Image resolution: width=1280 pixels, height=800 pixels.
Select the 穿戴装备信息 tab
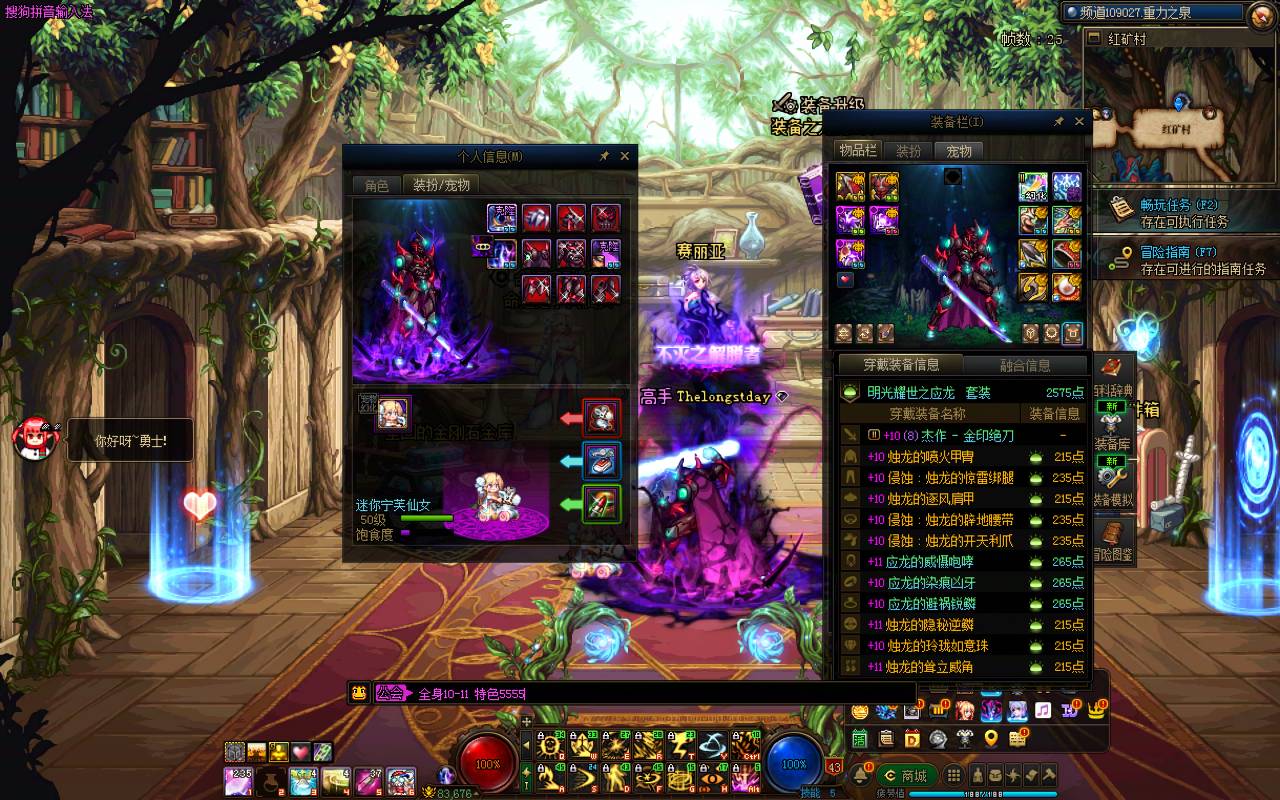pos(900,365)
